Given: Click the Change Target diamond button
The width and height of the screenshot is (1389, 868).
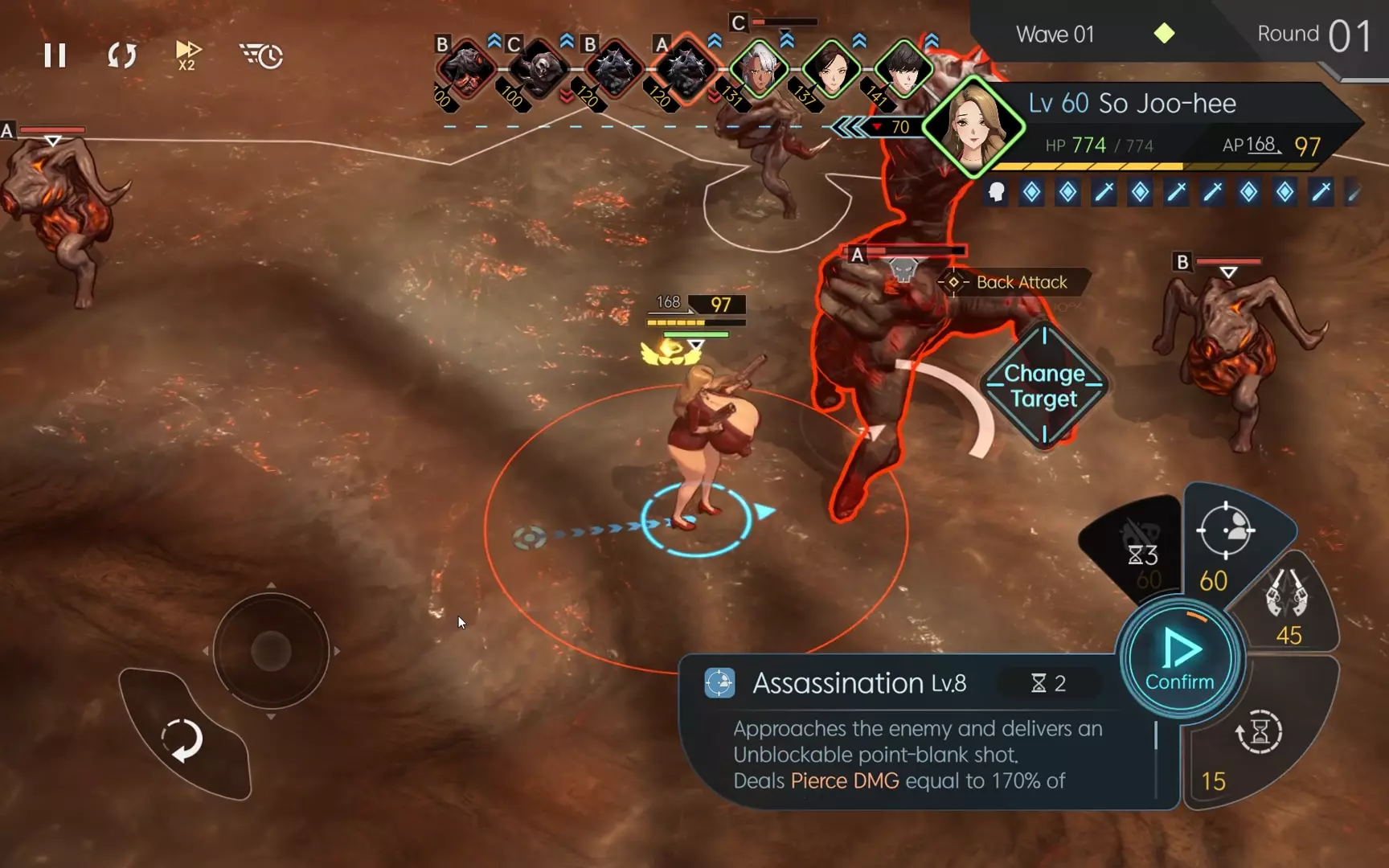Looking at the screenshot, I should 1044,386.
